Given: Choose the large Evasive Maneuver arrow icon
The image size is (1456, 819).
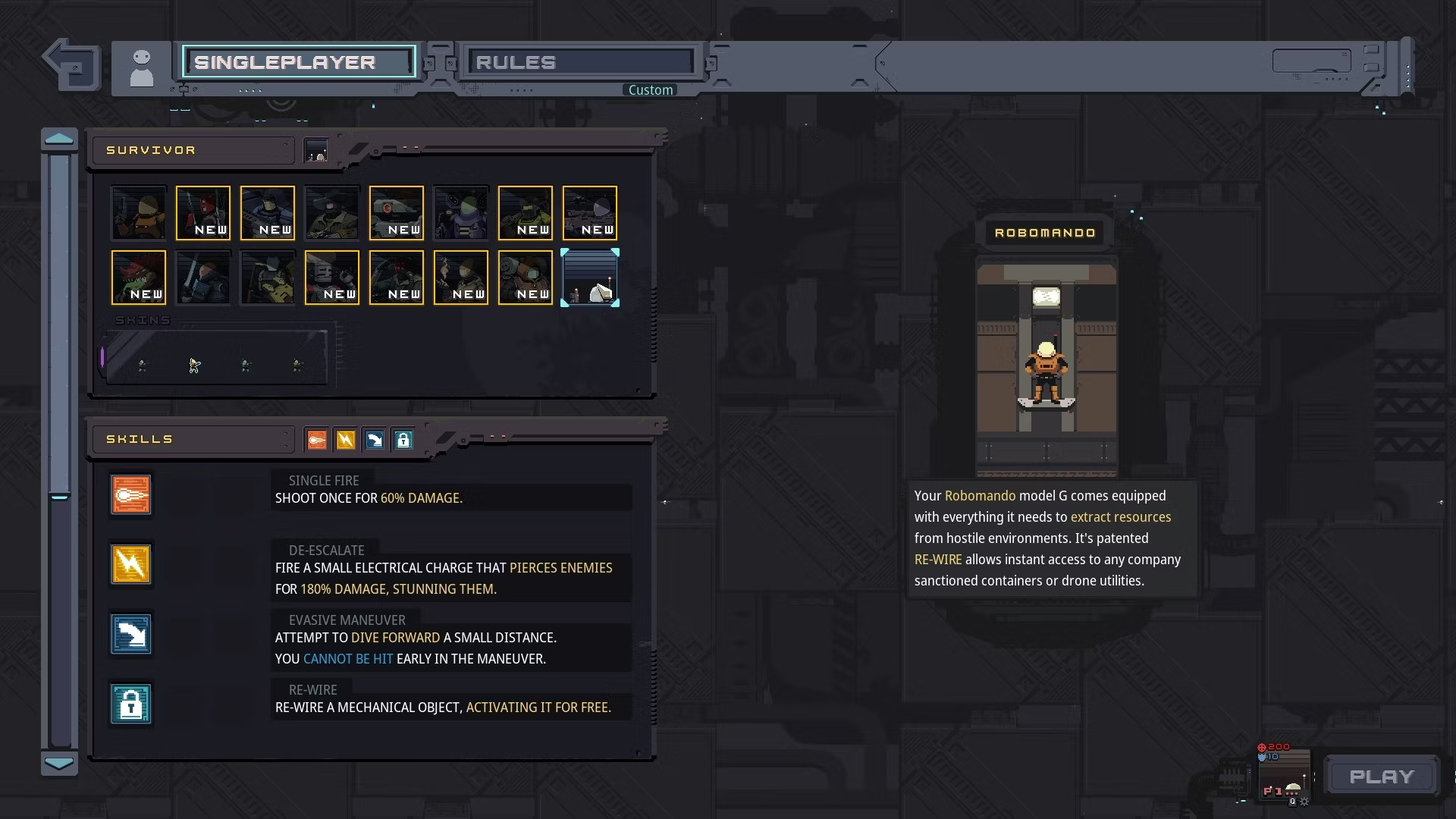Looking at the screenshot, I should coord(131,635).
